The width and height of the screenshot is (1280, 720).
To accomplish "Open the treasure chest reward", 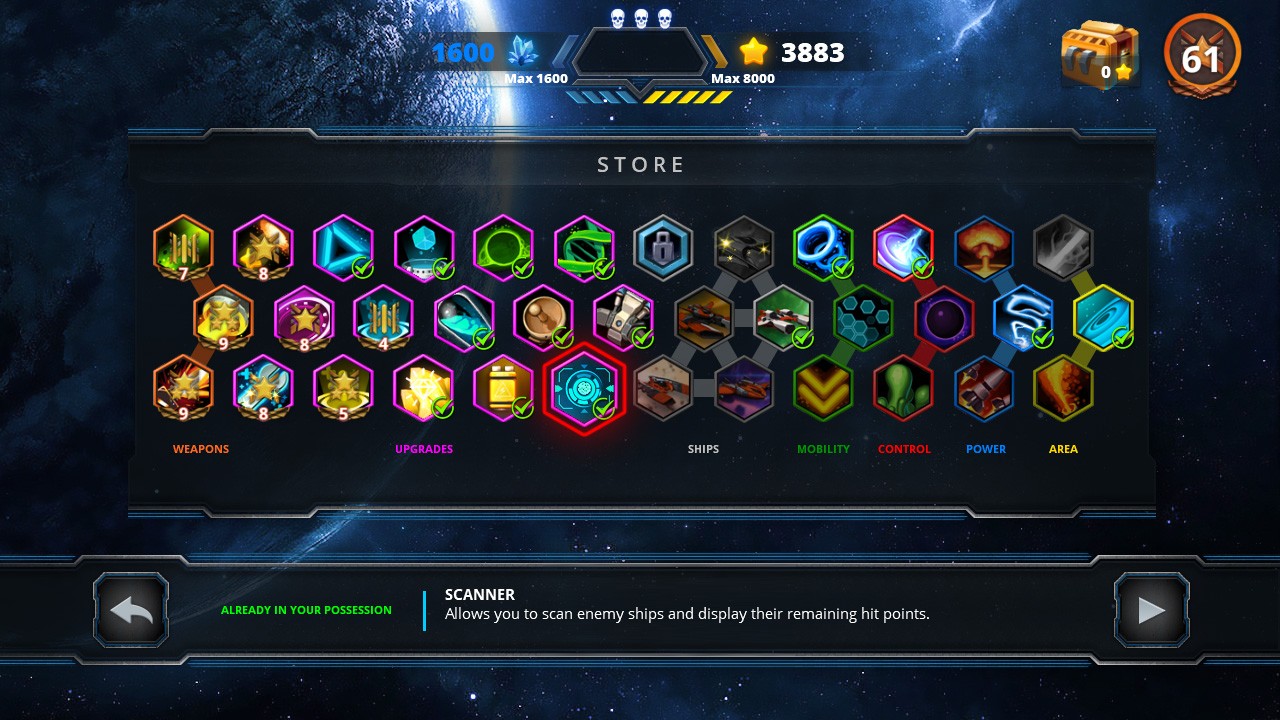I will pos(1099,56).
